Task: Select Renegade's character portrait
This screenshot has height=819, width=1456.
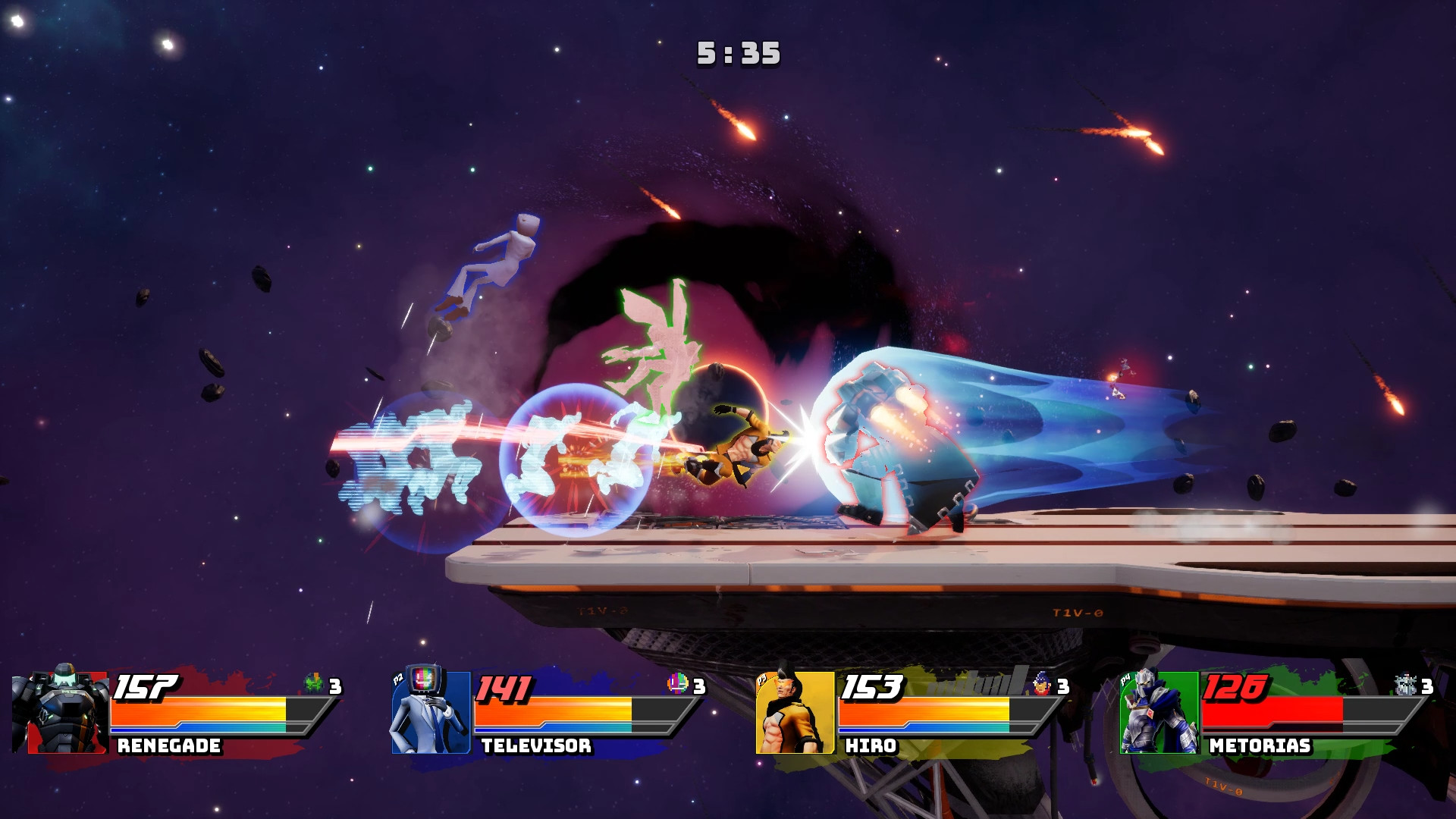Action: pyautogui.click(x=62, y=711)
